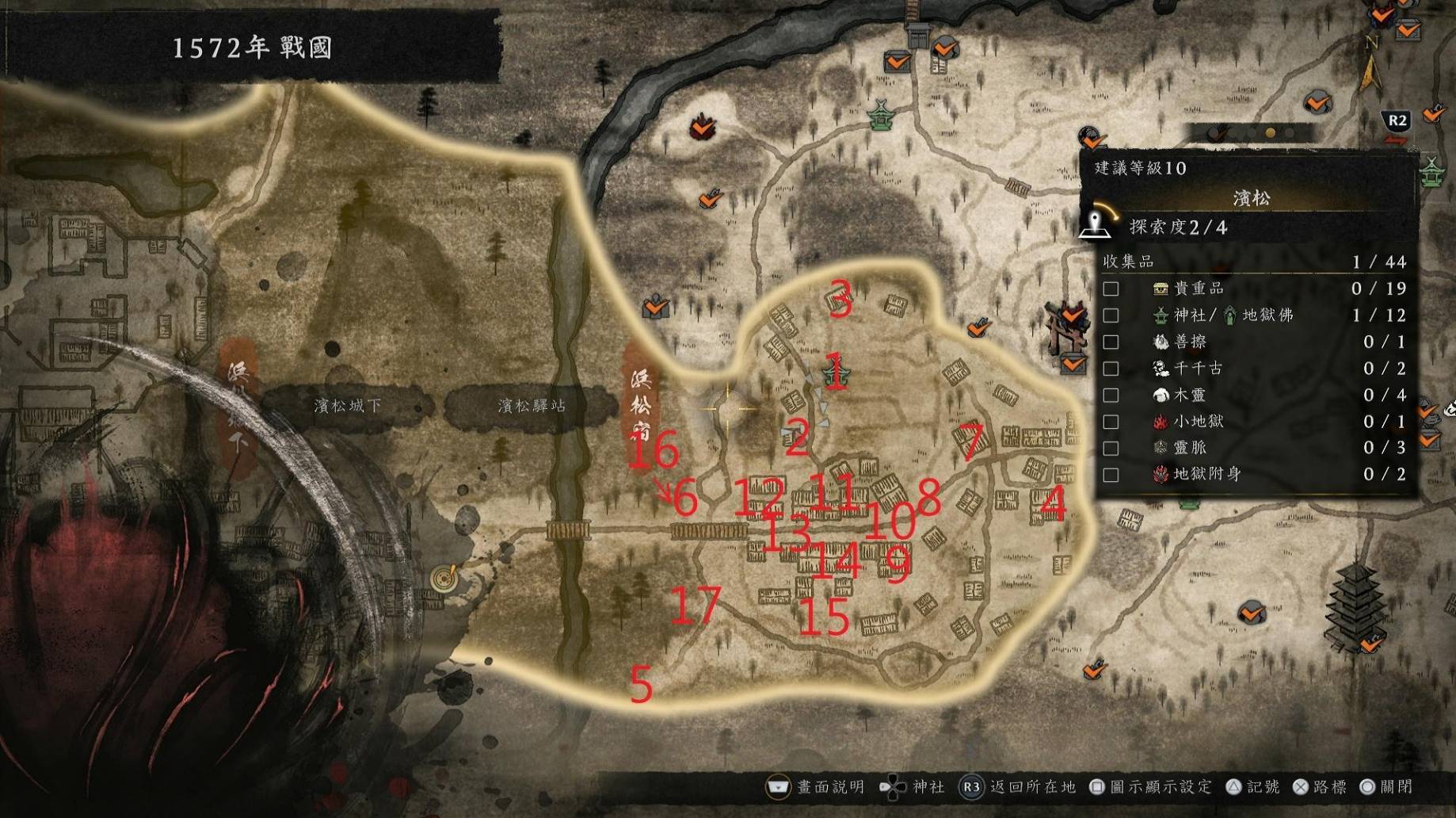Choose the 濱松驛站 region label

532,406
